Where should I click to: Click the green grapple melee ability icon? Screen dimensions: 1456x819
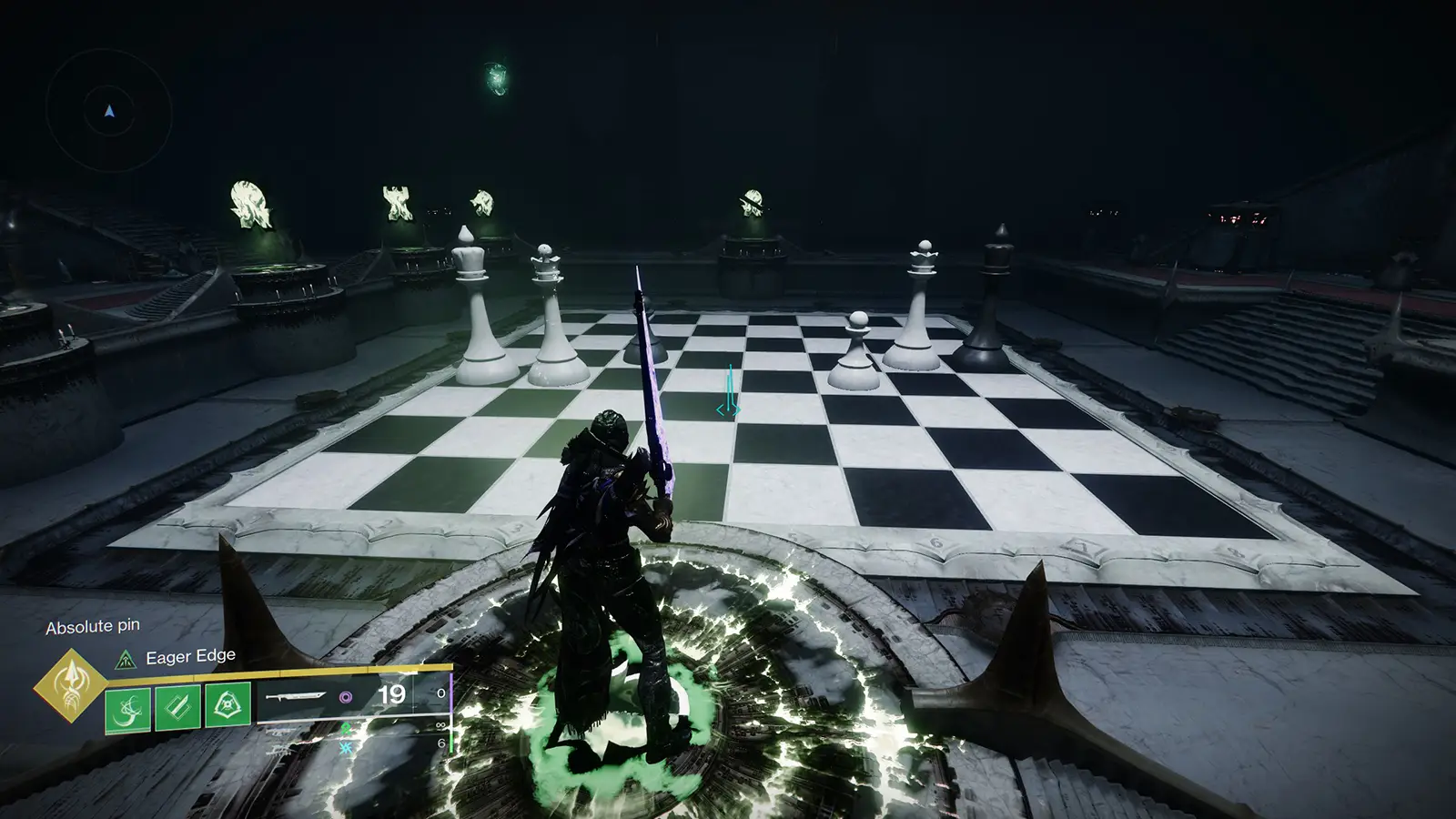tap(126, 709)
